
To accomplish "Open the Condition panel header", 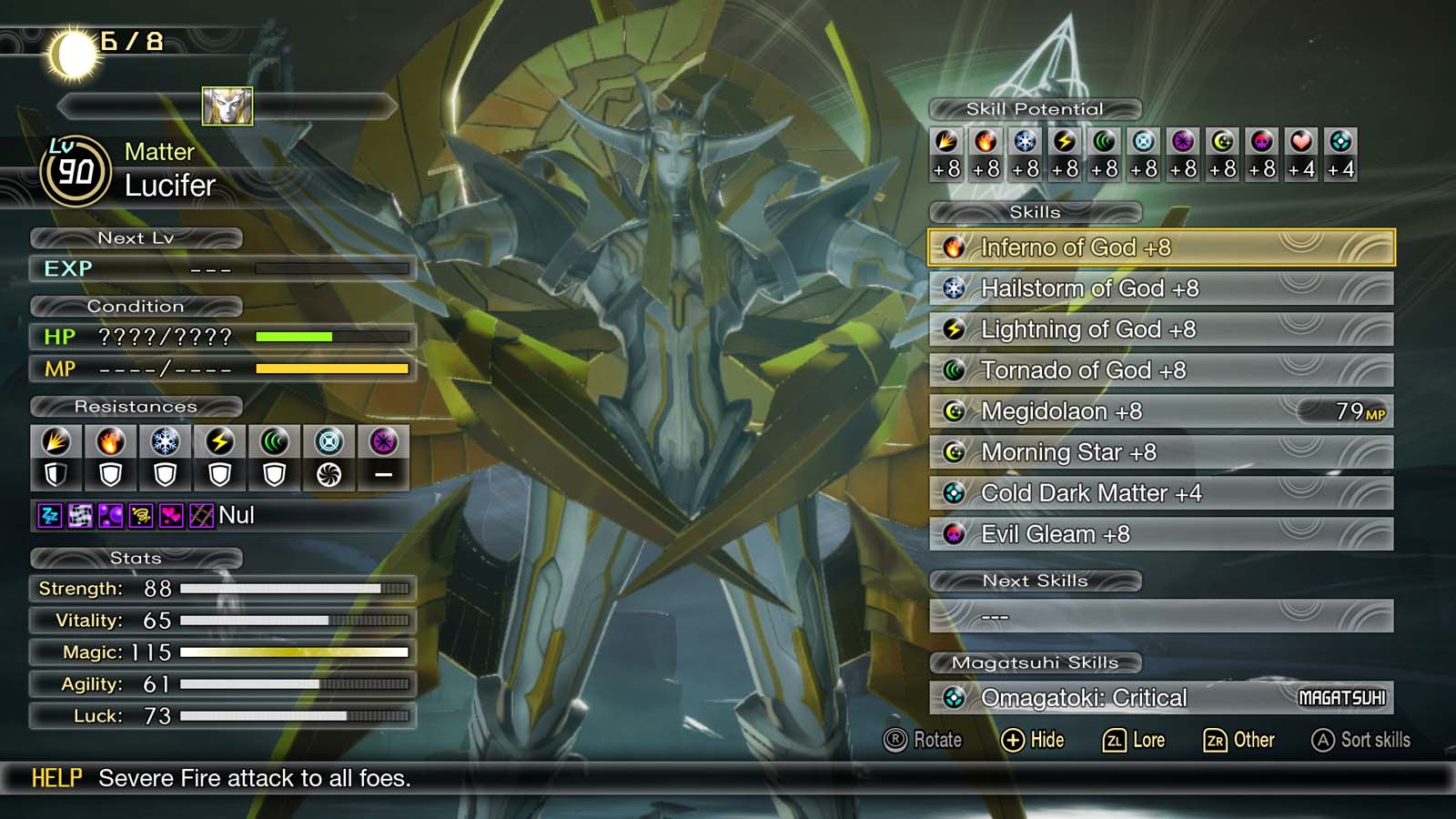I will coord(135,307).
